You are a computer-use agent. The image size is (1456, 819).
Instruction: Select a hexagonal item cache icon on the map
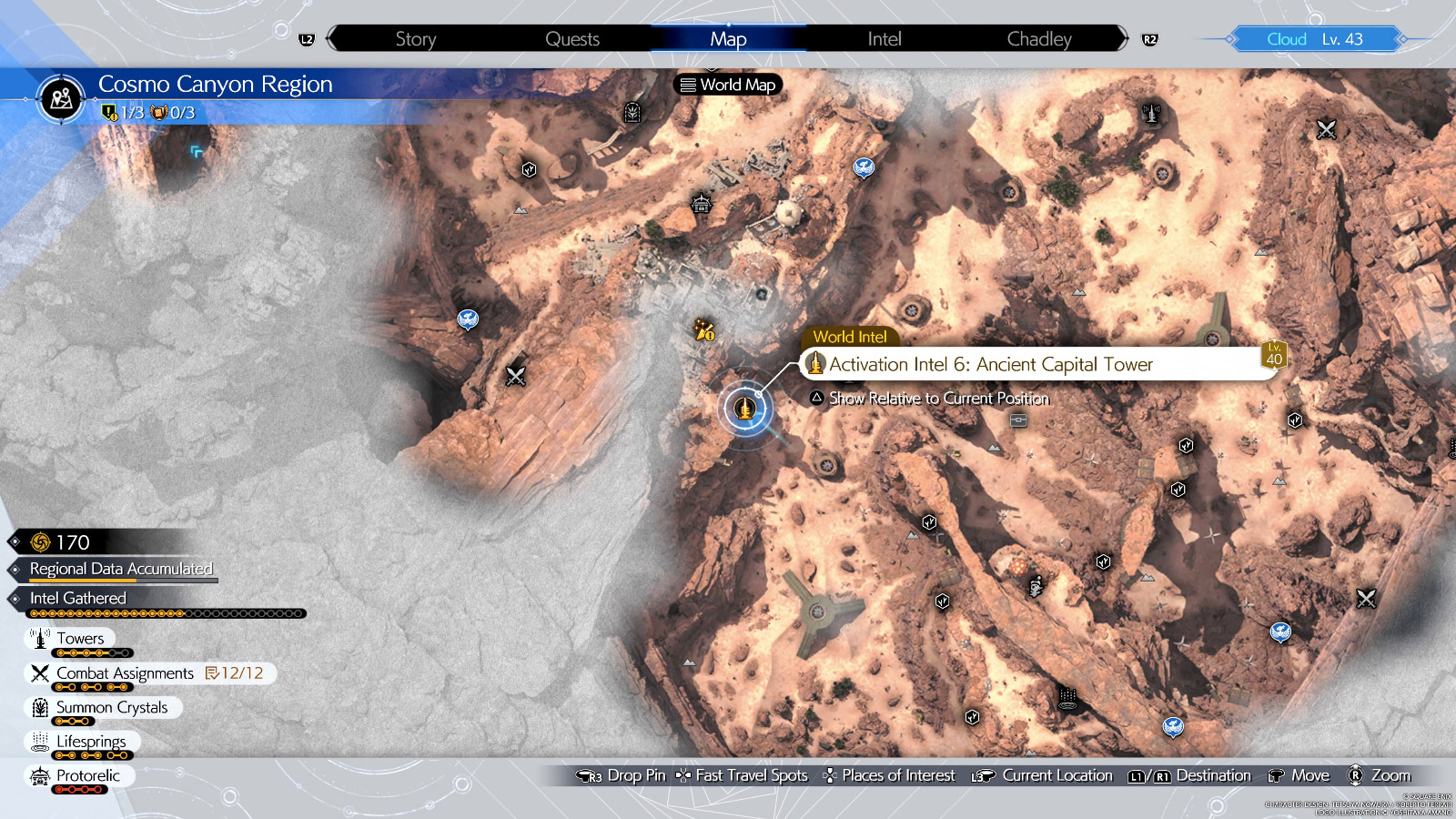pos(1186,445)
